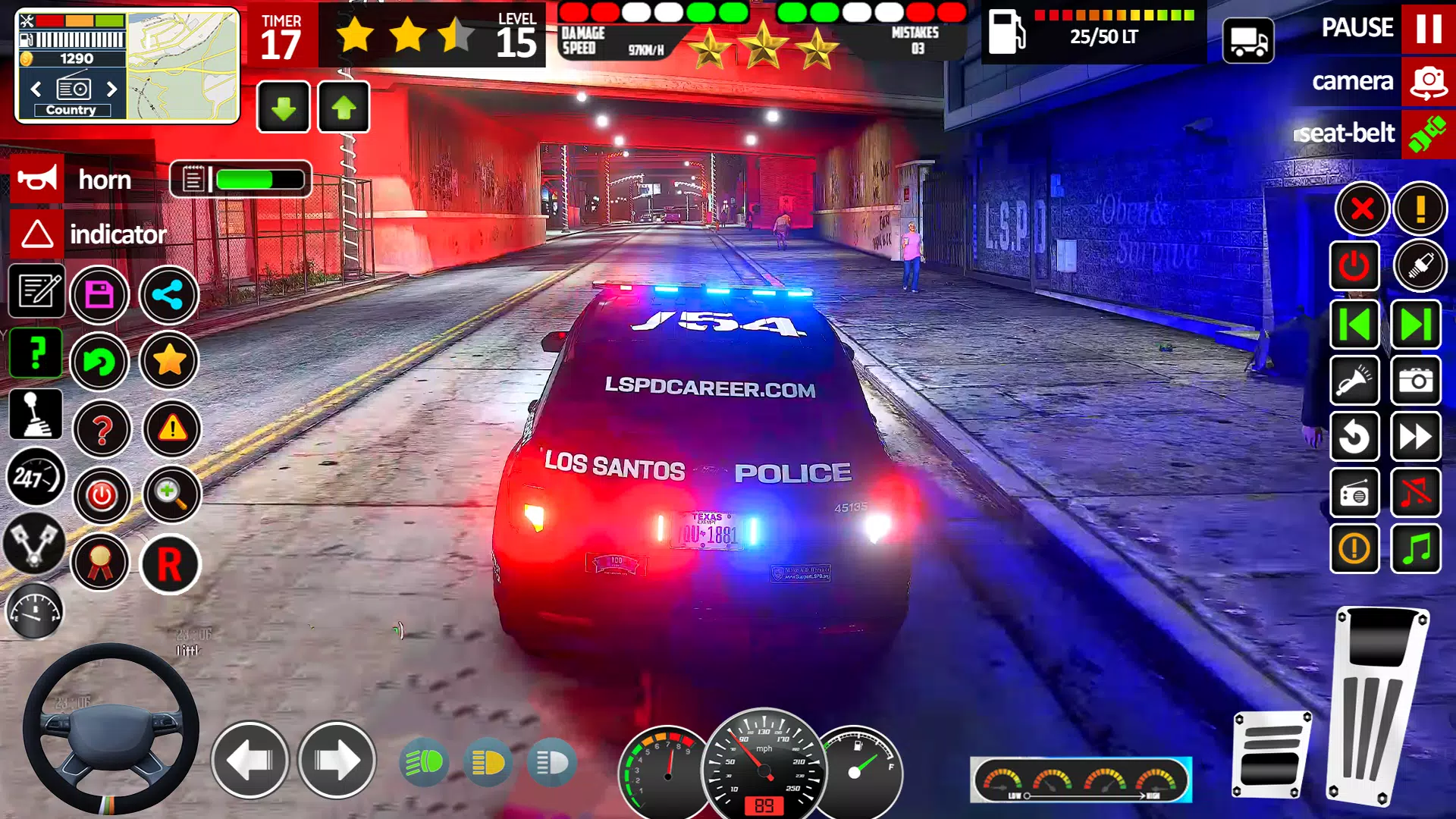The image size is (1456, 819).
Task: Select the gear shifter icon
Action: (x=35, y=414)
